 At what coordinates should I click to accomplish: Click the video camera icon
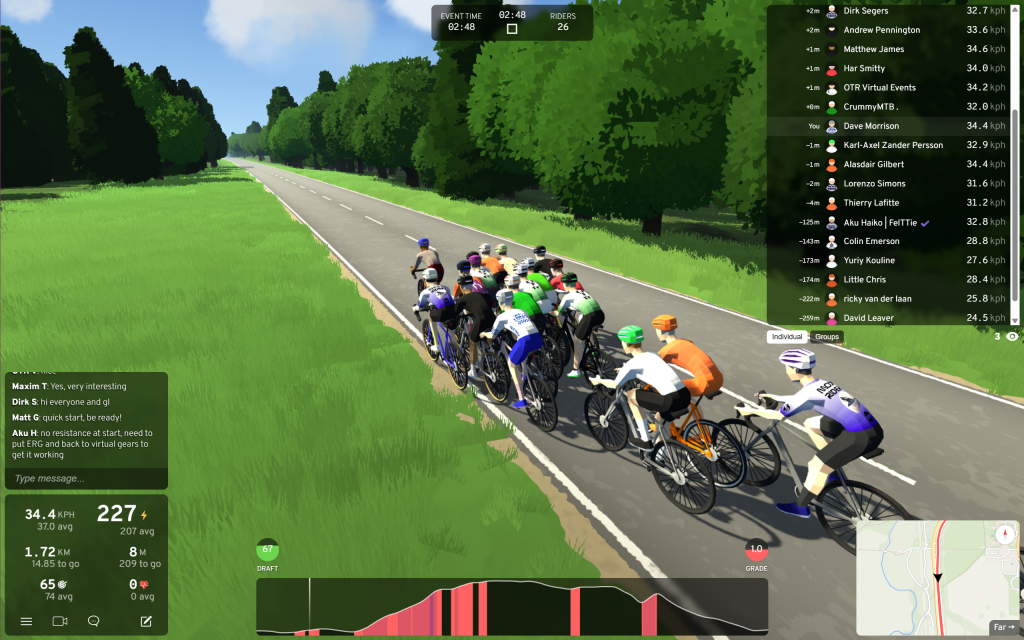point(59,621)
